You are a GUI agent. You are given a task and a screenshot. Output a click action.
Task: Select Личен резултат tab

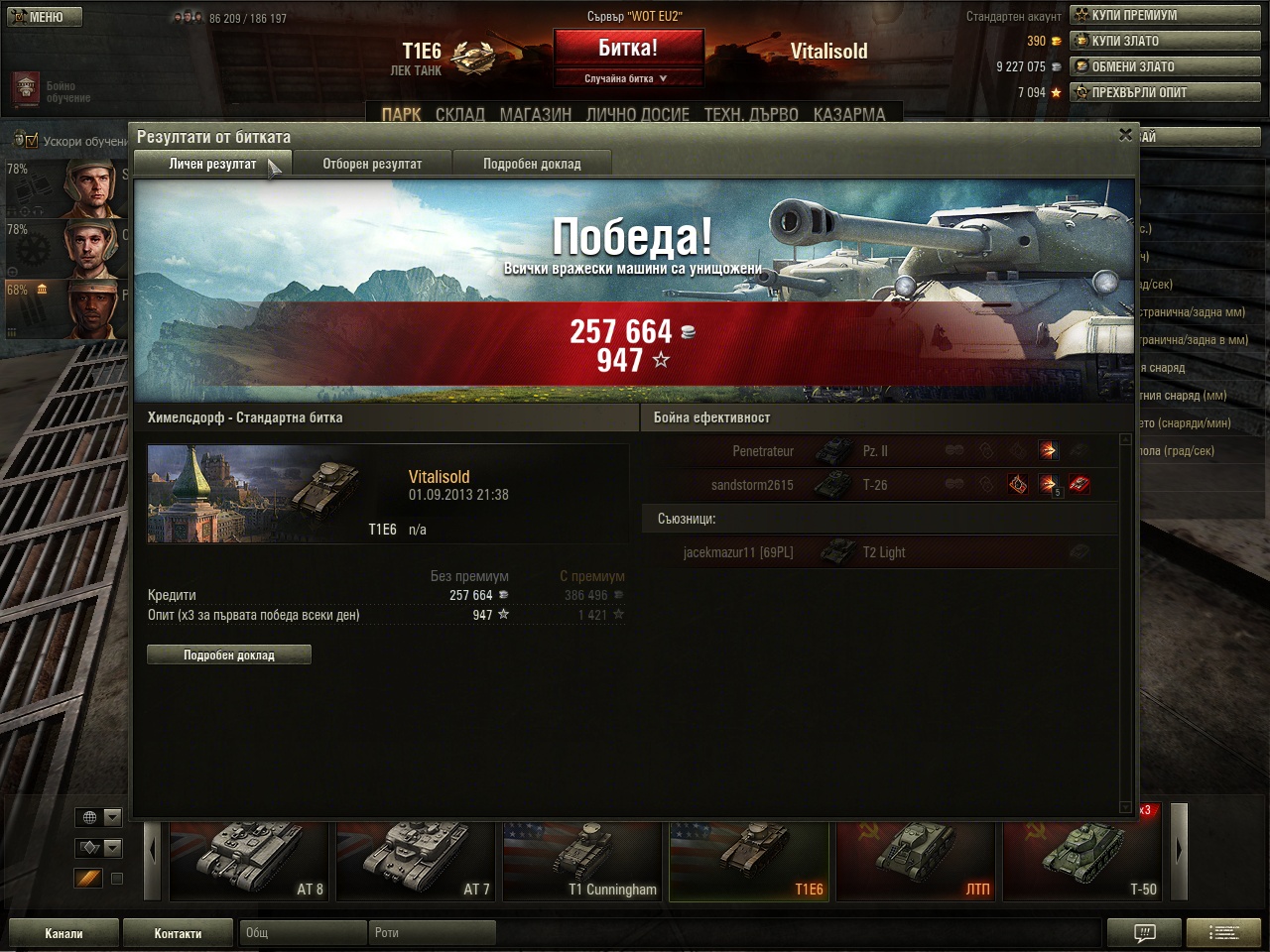coord(212,164)
